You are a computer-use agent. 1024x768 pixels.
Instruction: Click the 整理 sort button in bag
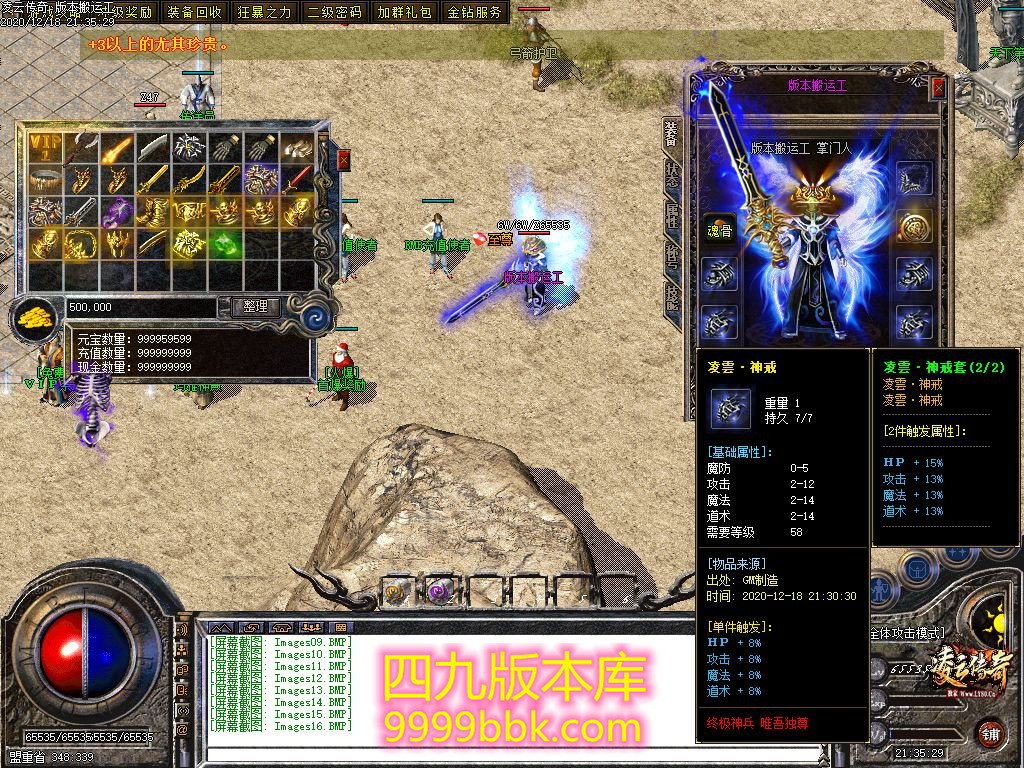tap(255, 307)
